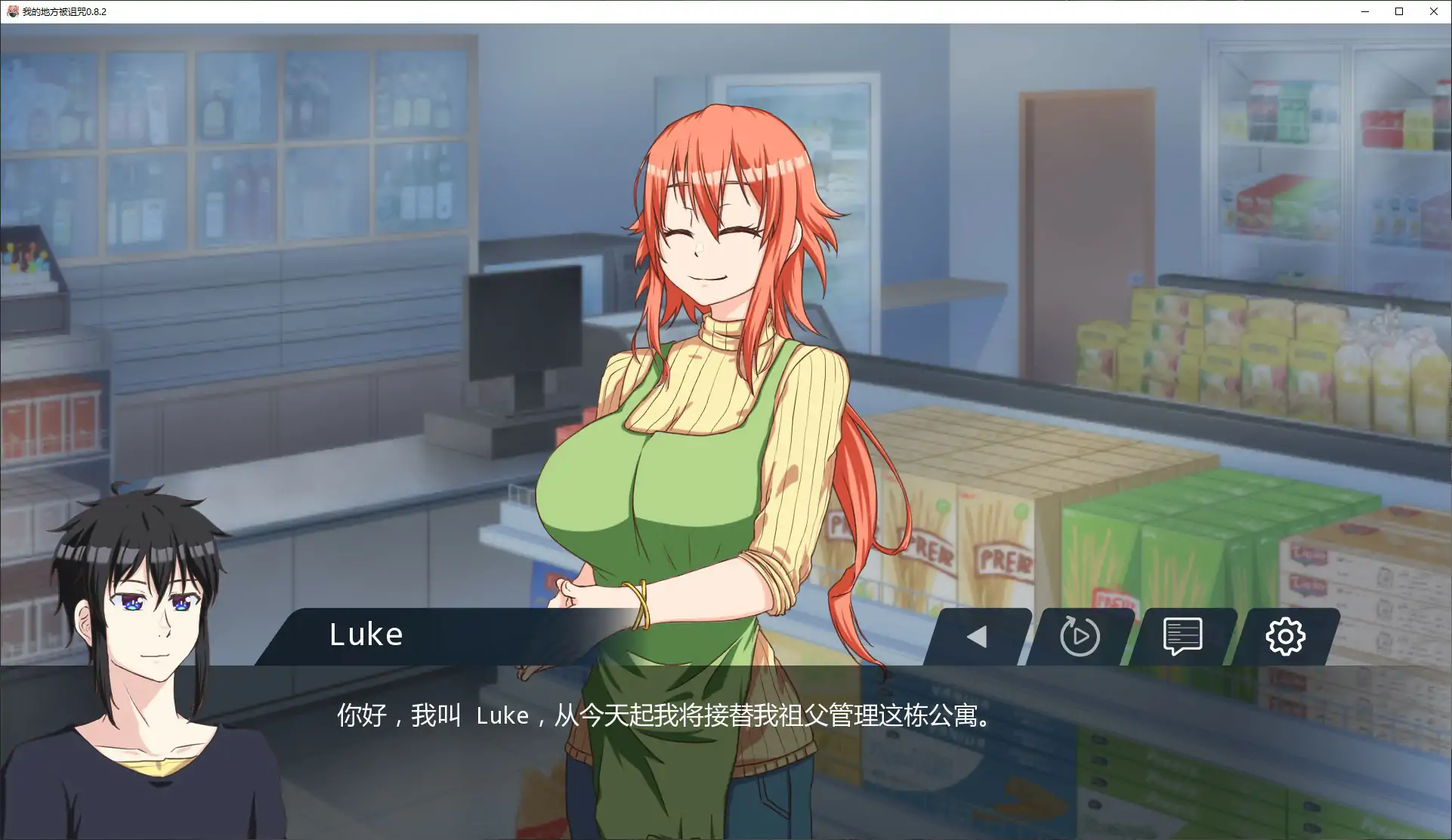Click the arrow inside the rollback button
Image resolution: width=1452 pixels, height=840 pixels.
point(978,637)
